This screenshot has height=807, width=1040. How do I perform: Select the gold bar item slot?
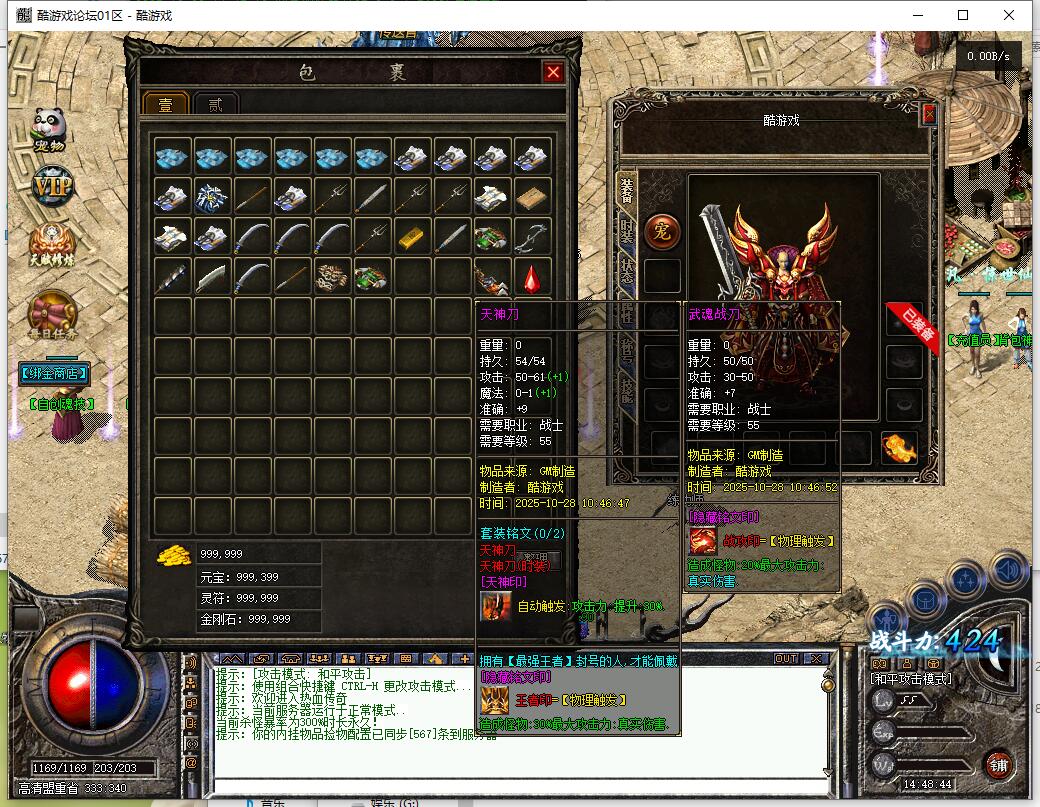click(x=412, y=236)
